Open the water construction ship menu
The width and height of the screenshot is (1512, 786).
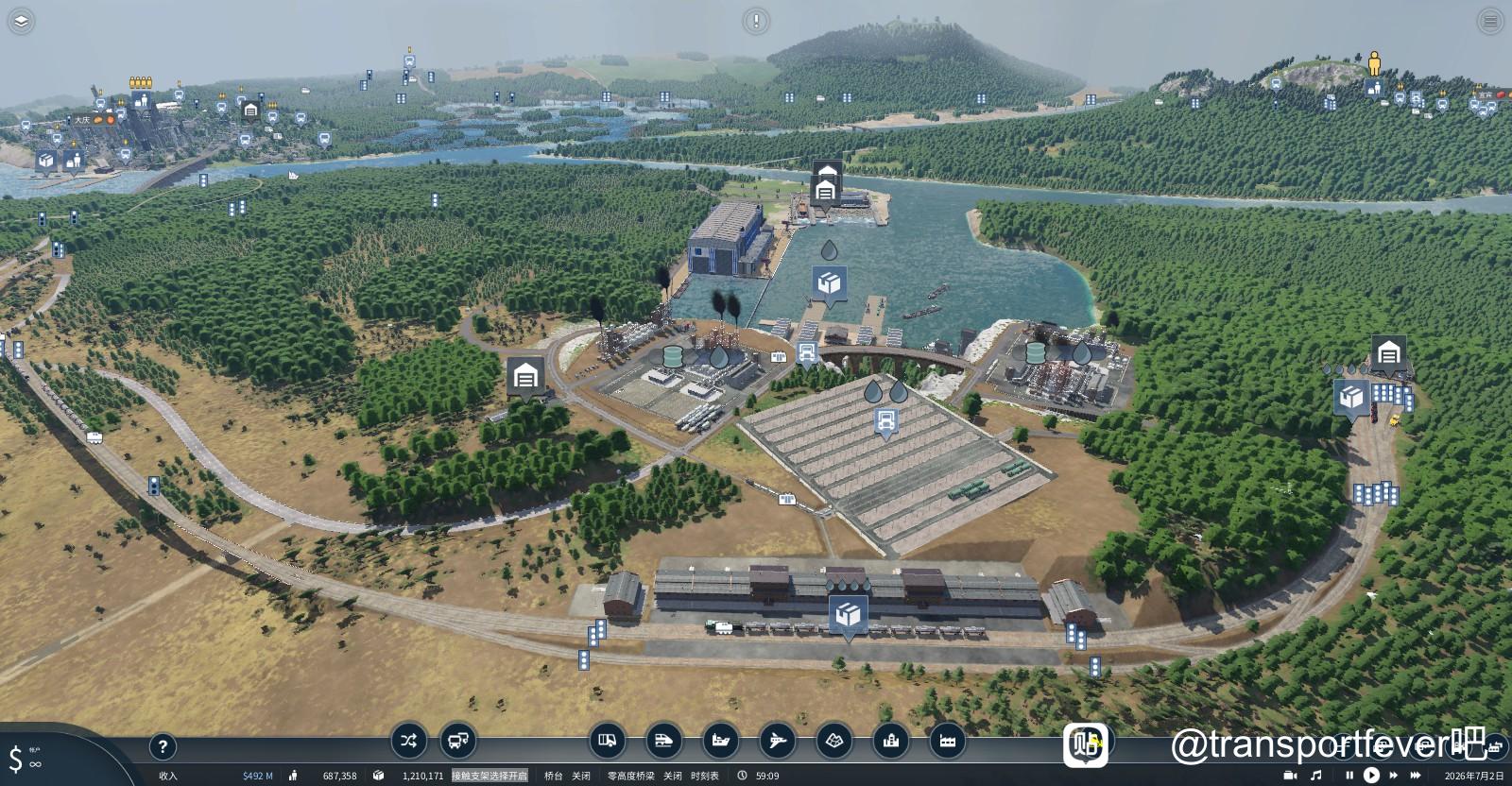pos(721,742)
